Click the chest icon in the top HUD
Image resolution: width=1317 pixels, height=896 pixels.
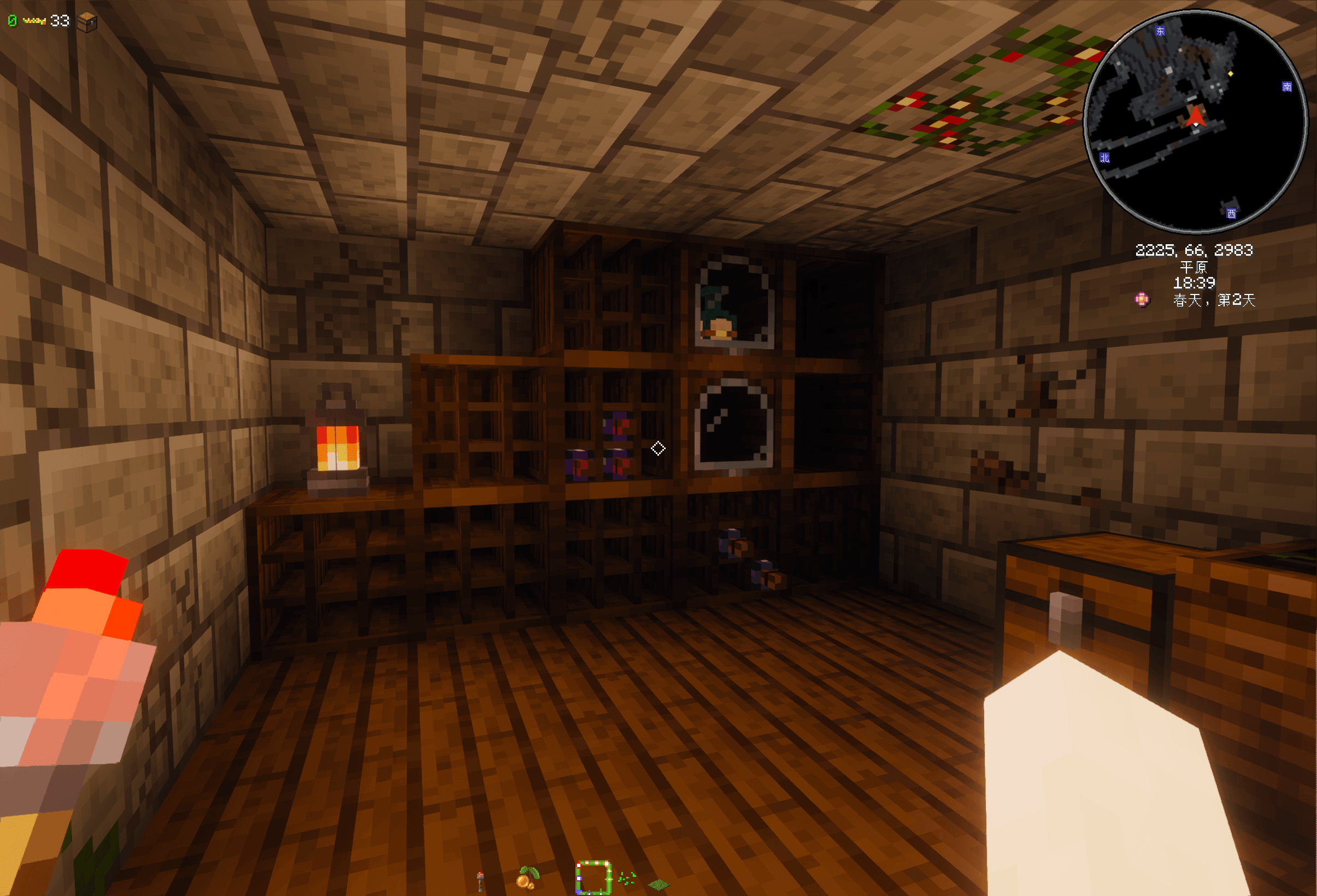click(87, 22)
